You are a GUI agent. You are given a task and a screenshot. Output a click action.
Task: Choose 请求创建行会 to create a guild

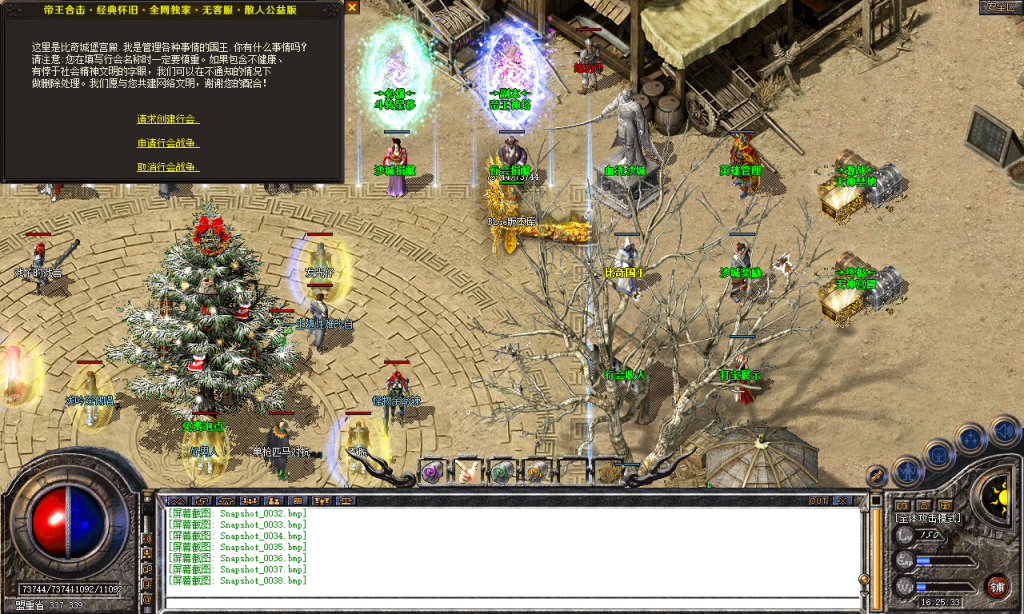pyautogui.click(x=167, y=119)
